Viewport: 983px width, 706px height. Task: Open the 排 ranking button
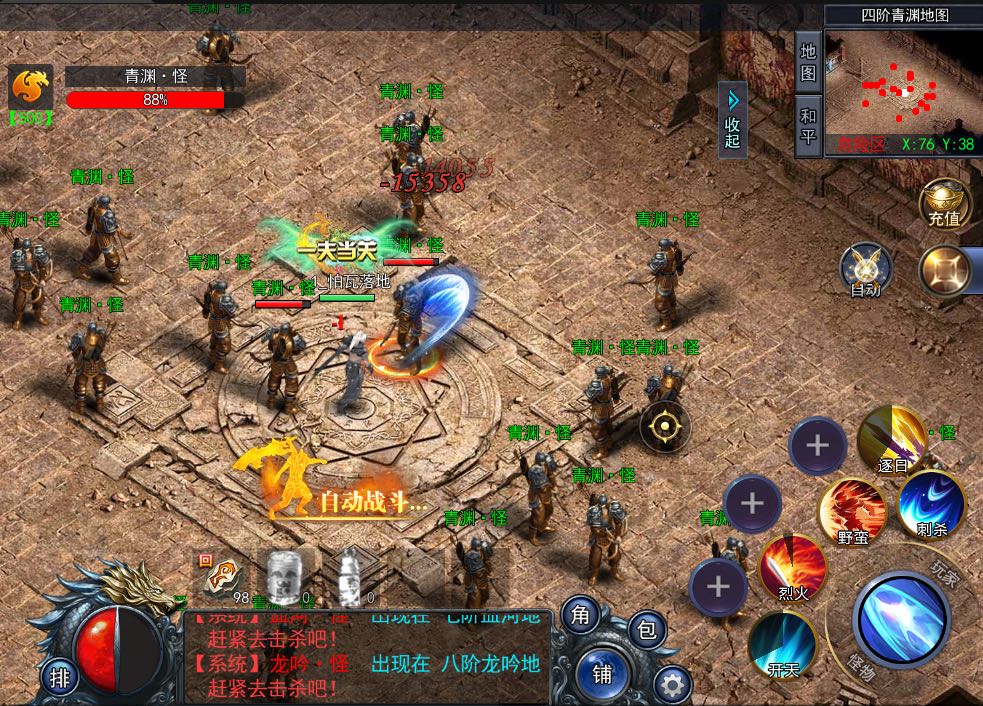point(61,678)
